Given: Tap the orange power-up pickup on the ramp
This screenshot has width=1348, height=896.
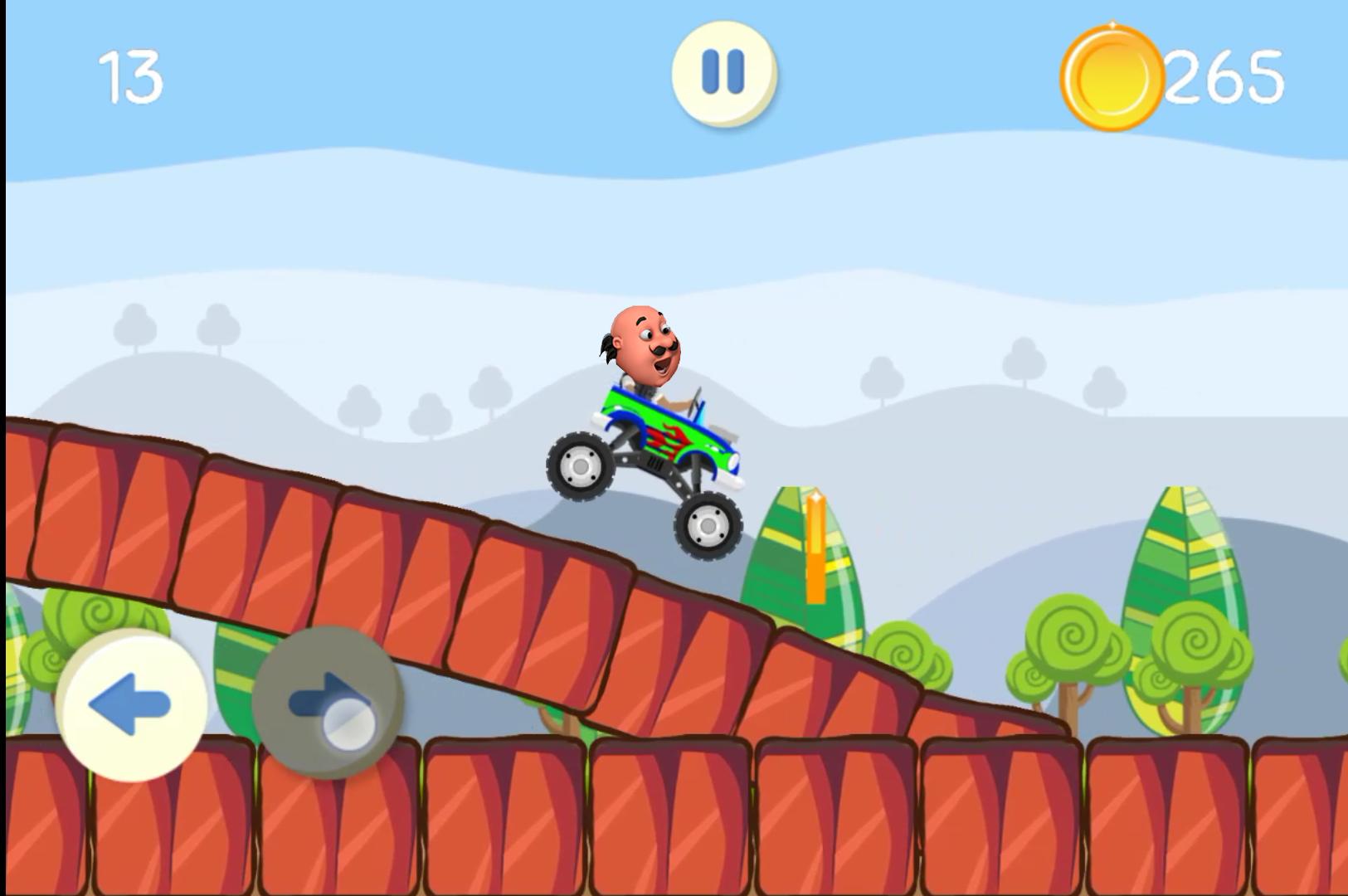Looking at the screenshot, I should tap(816, 548).
